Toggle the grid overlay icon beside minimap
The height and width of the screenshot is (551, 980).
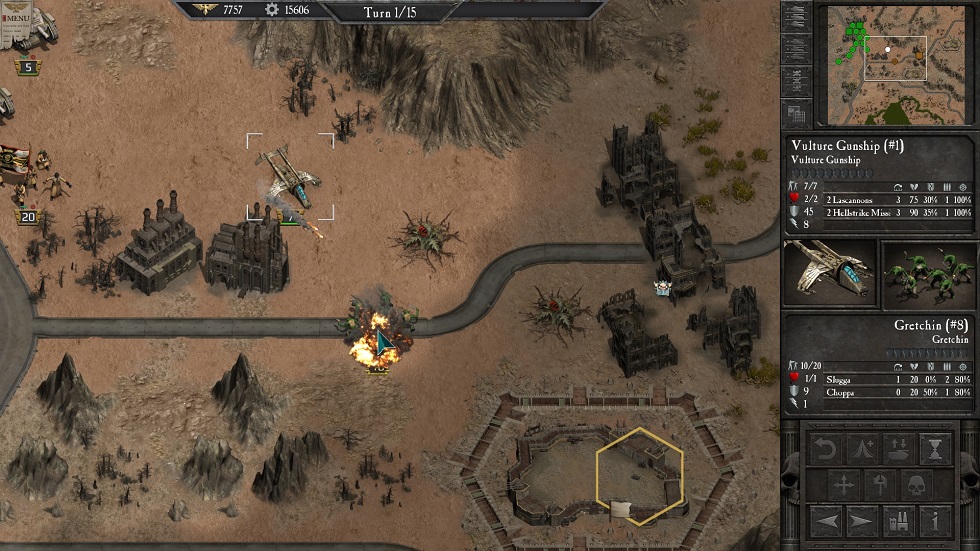point(797,115)
